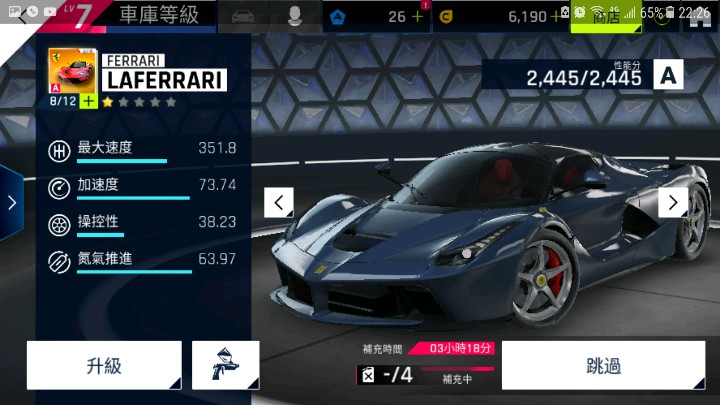
Task: Add more blue tokens
Action: point(417,17)
